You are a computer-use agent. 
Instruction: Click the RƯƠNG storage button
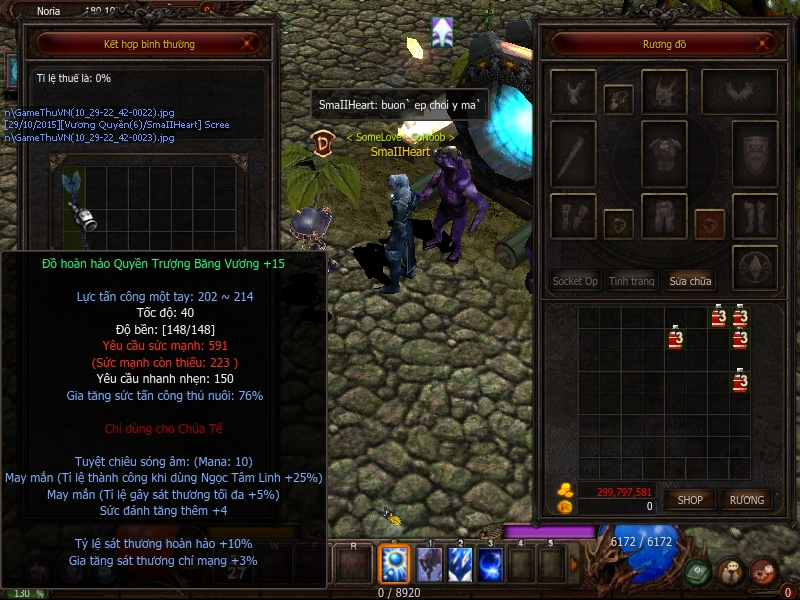(x=746, y=499)
